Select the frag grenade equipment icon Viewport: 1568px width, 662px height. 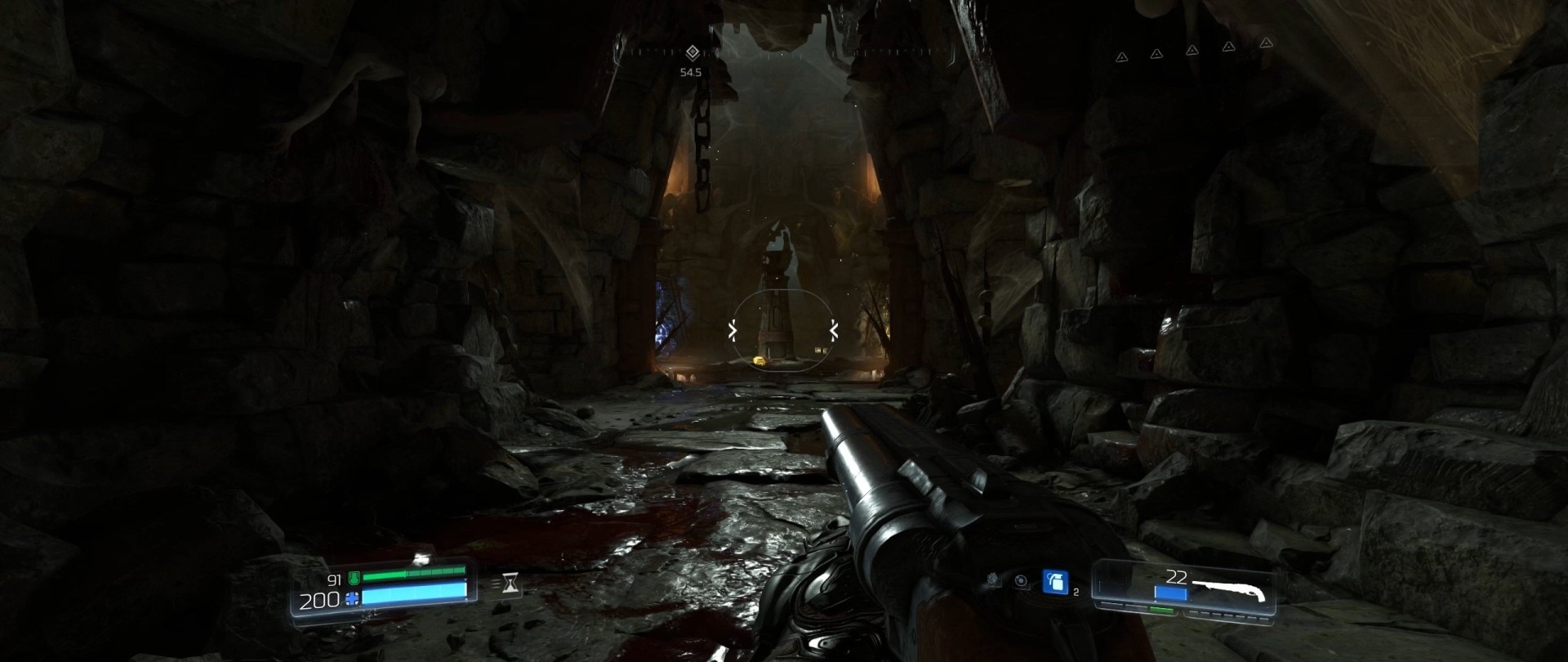[x=1056, y=583]
